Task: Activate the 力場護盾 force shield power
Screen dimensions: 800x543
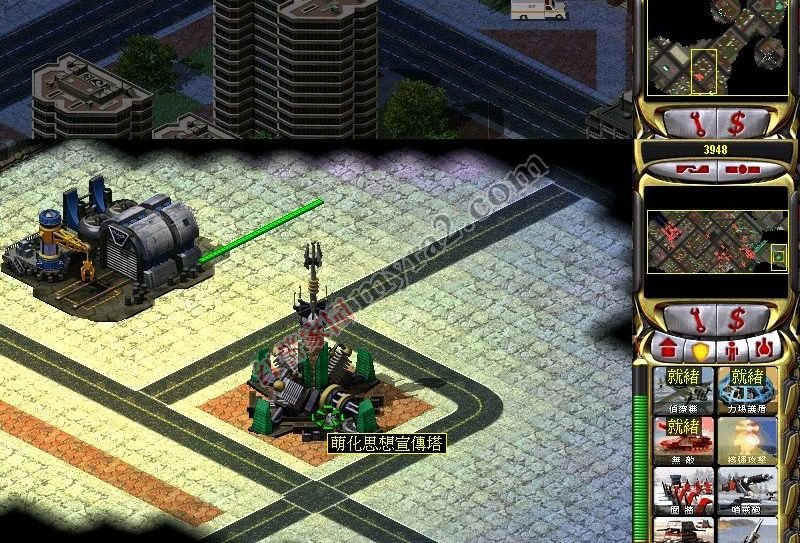Action: click(x=746, y=391)
